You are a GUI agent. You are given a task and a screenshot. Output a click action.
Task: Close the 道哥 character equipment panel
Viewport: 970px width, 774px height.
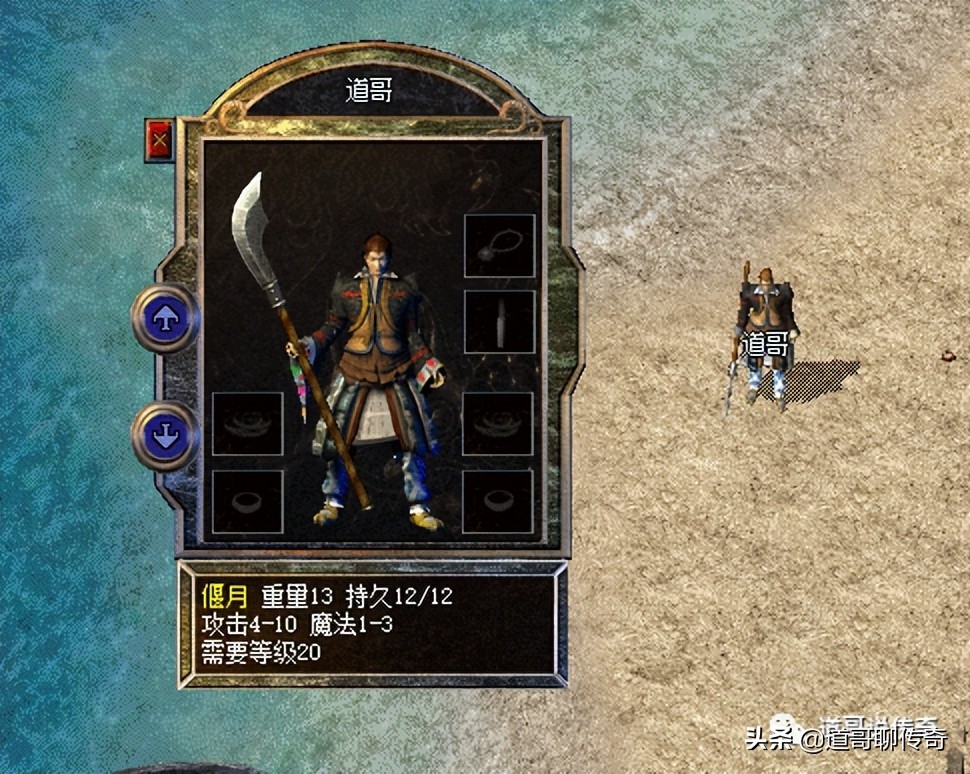[158, 139]
